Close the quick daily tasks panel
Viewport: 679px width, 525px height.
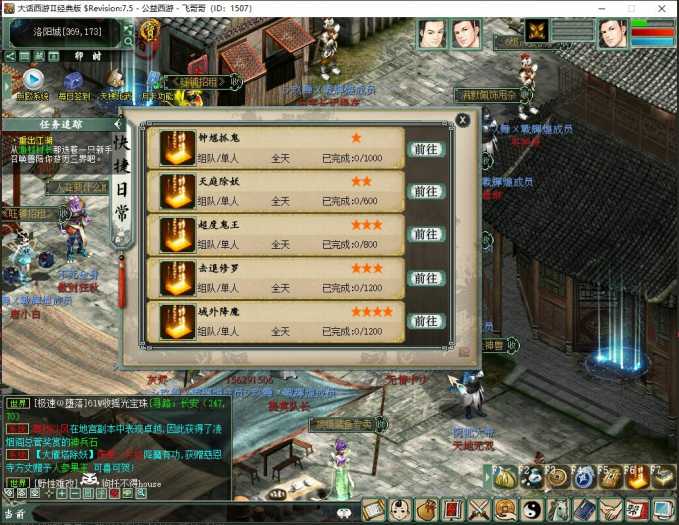point(462,119)
